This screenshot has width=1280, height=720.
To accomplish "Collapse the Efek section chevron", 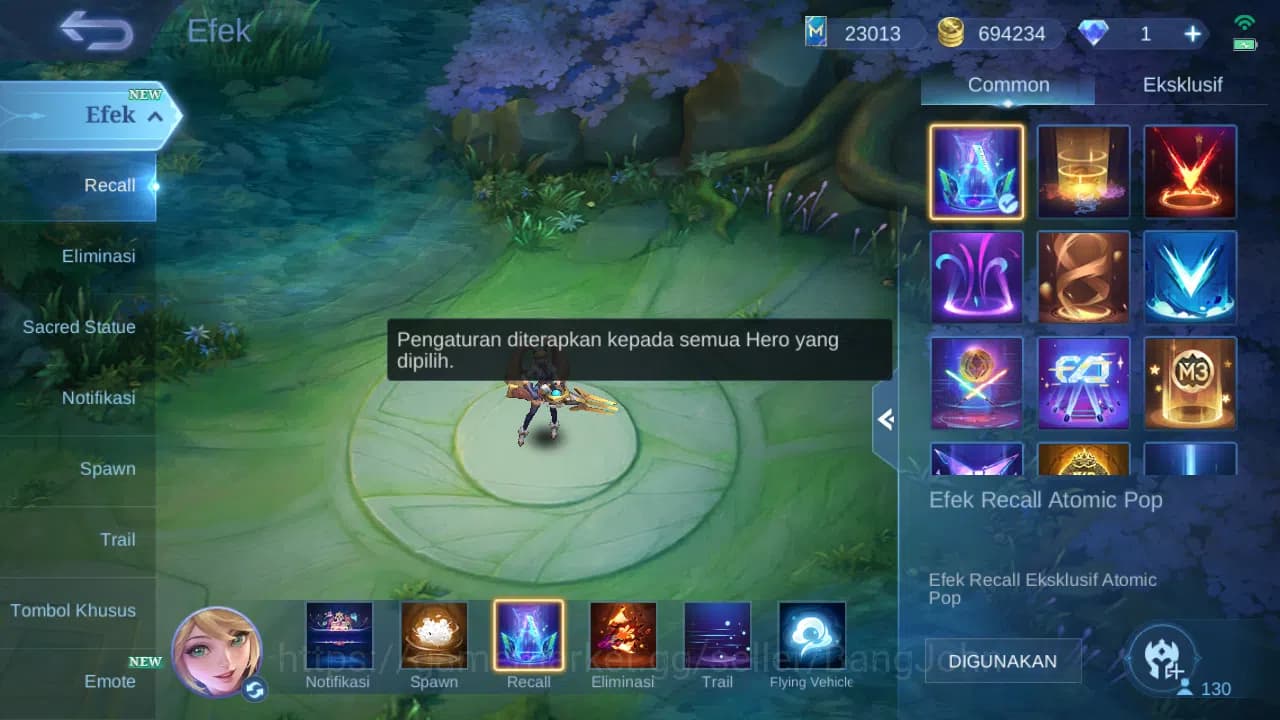I will tap(154, 116).
